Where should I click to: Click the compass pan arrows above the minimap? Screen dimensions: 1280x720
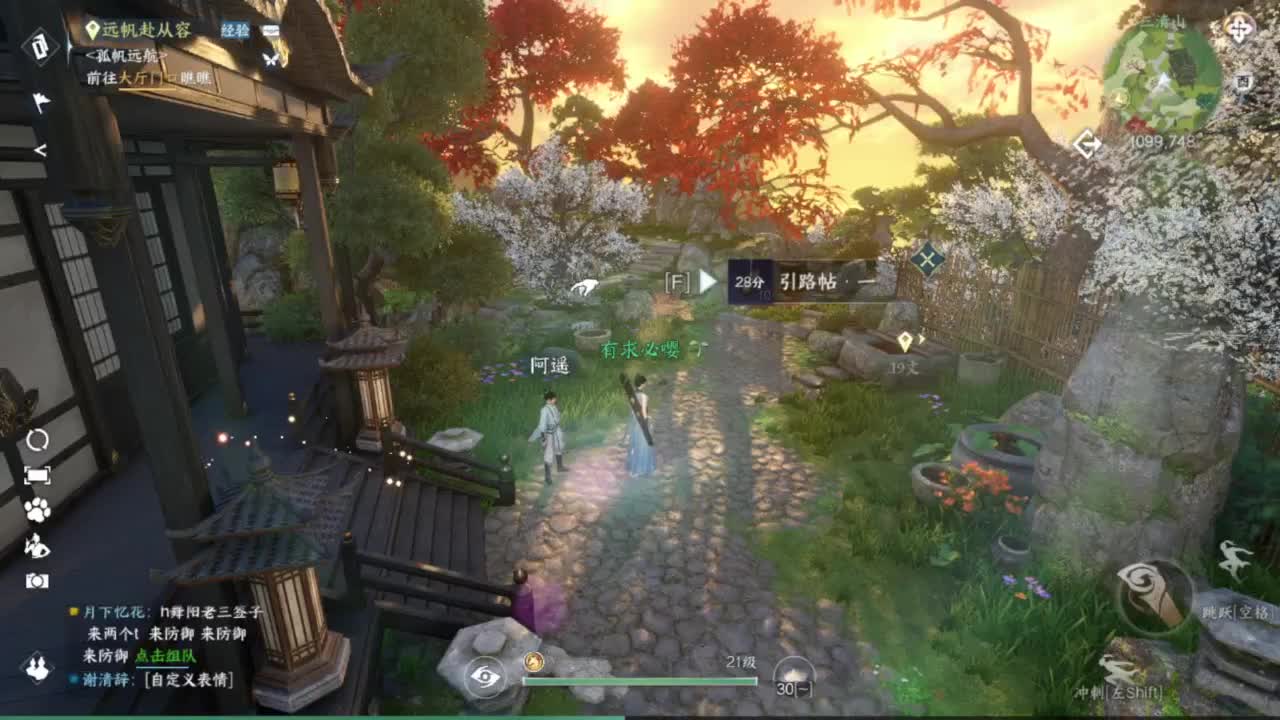(x=1240, y=29)
